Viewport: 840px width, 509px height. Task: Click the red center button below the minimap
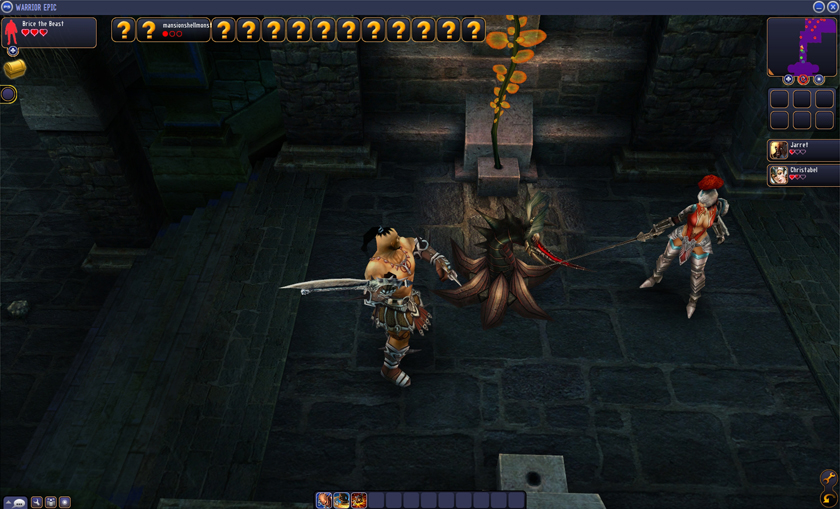[803, 79]
